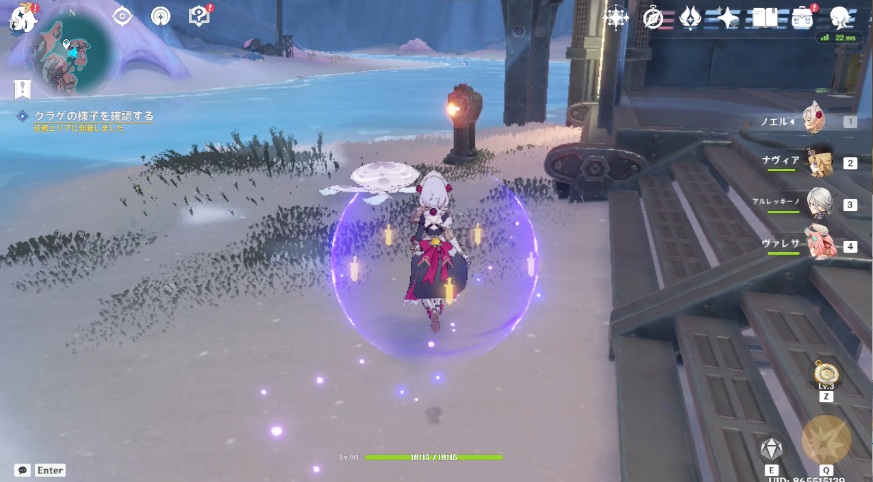The image size is (873, 482).
Task: Switch to party member ヴァレサ
Action: point(820,245)
